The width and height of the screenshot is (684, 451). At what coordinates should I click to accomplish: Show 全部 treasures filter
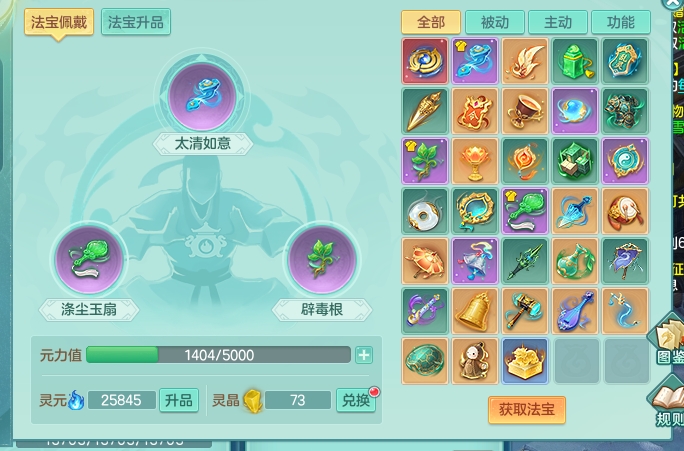point(431,22)
